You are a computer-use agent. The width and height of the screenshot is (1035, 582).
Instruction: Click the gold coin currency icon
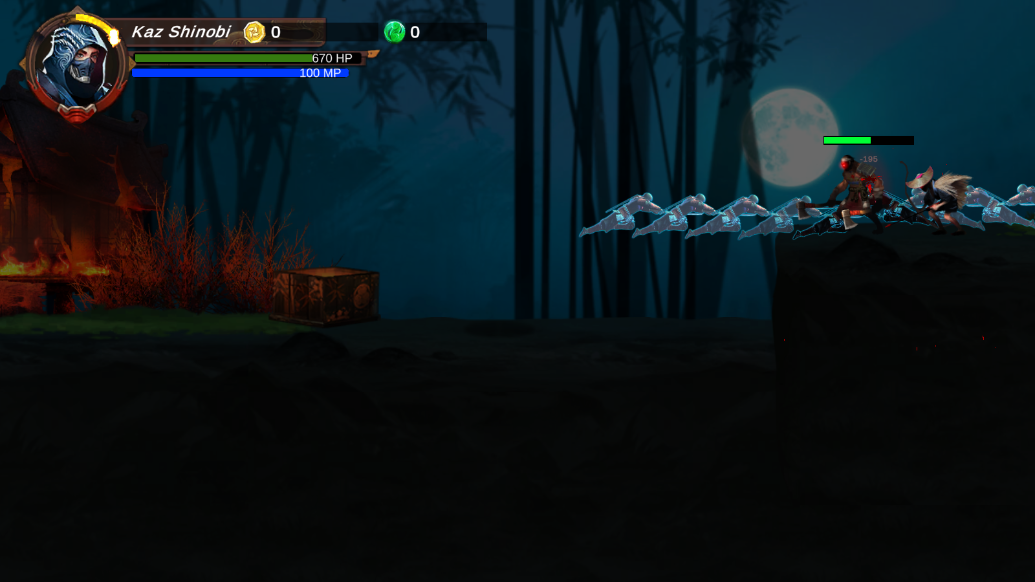[254, 32]
